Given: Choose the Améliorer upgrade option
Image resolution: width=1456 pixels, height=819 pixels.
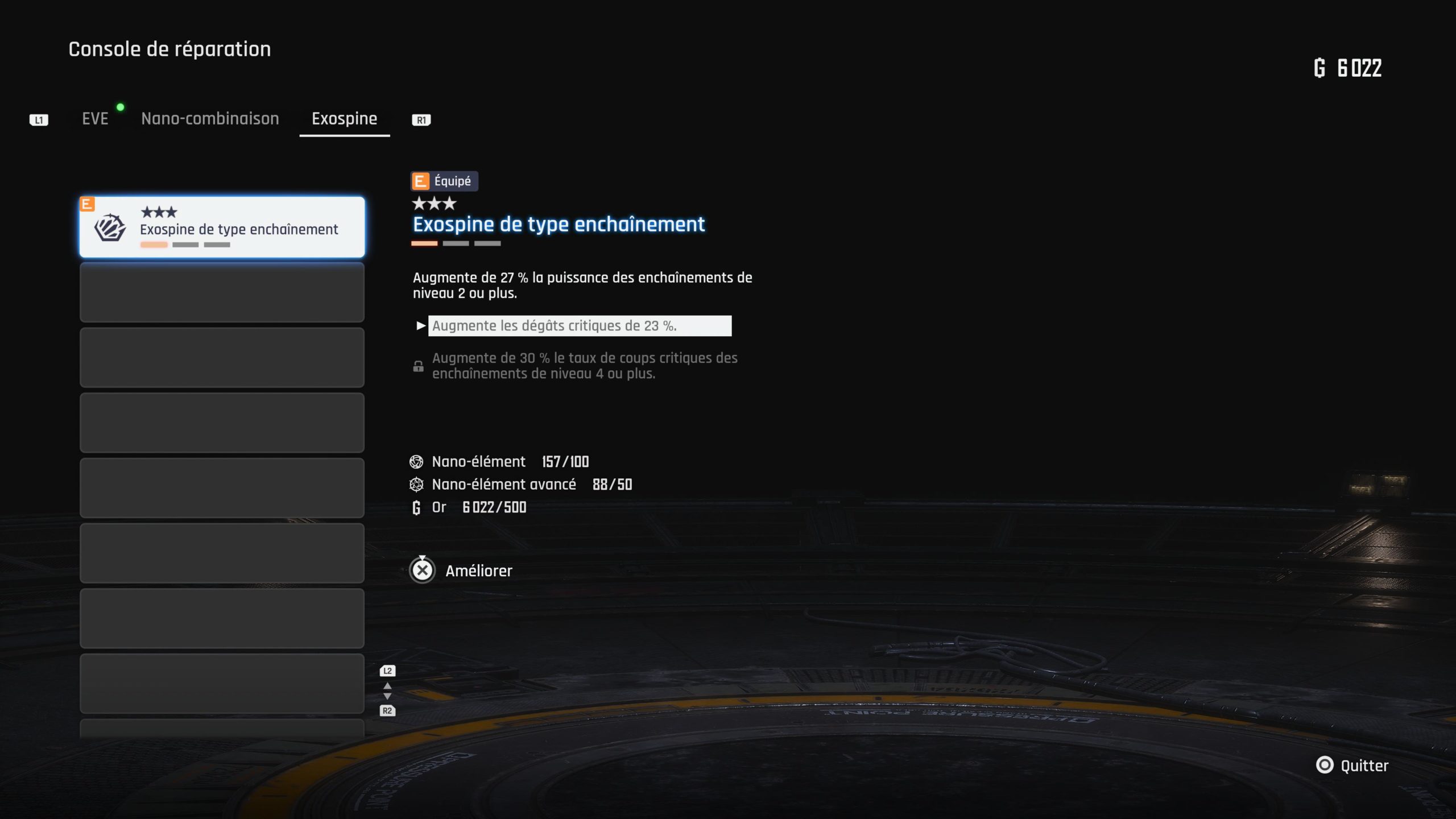Looking at the screenshot, I should click(x=462, y=570).
